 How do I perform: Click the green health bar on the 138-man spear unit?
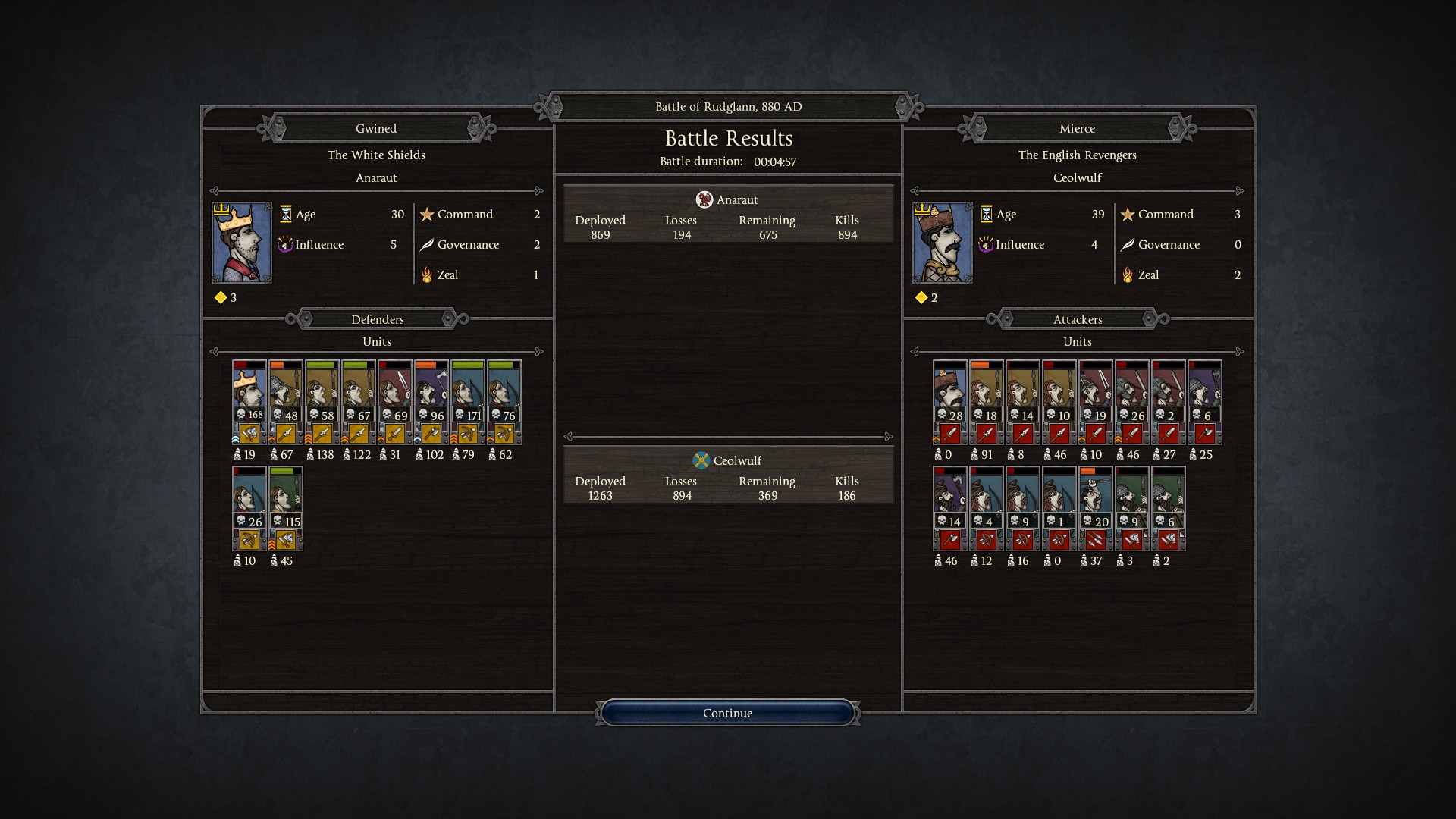point(322,364)
